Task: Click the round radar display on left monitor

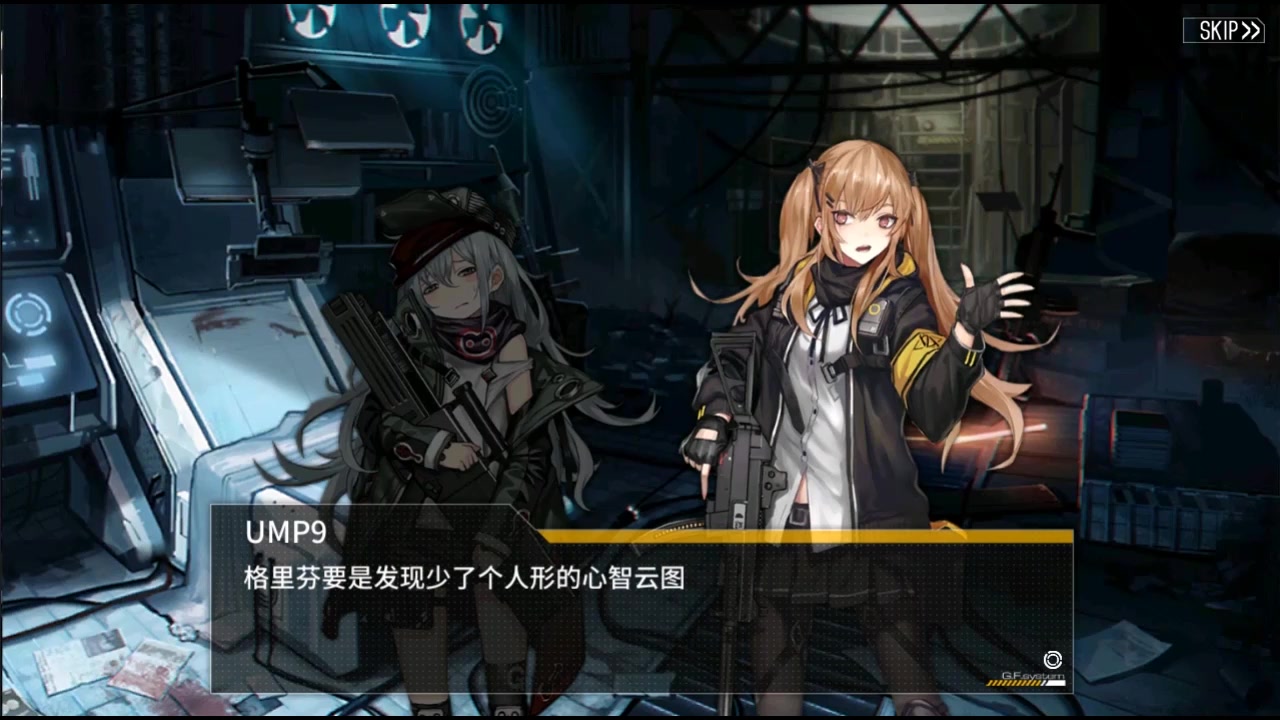Action: (30, 315)
